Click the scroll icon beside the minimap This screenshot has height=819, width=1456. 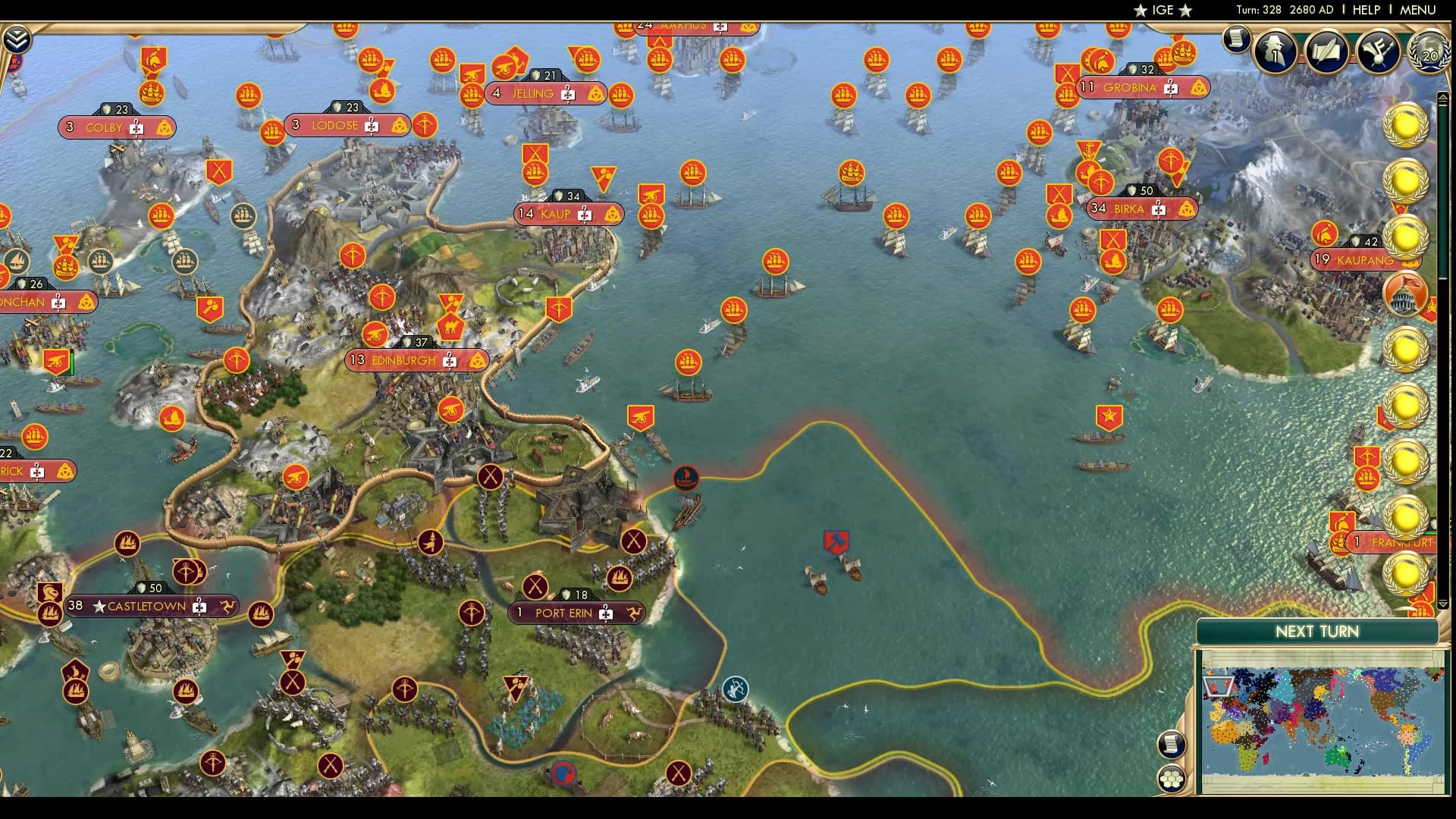pyautogui.click(x=1170, y=746)
